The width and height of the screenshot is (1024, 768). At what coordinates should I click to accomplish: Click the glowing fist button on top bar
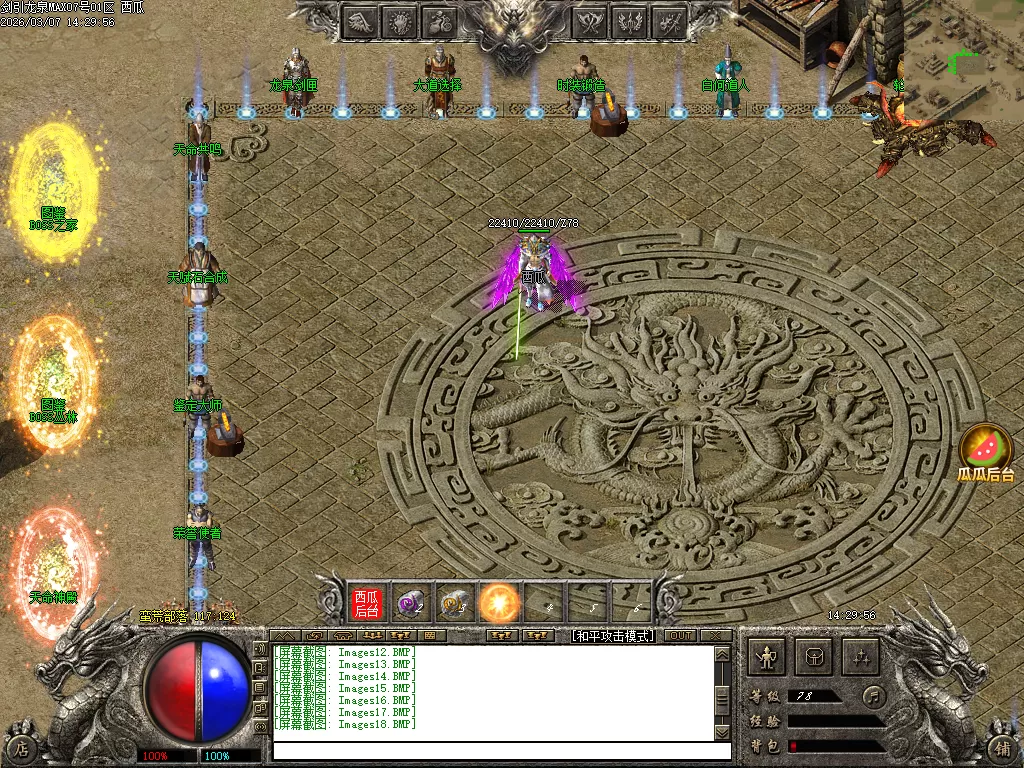click(x=401, y=21)
